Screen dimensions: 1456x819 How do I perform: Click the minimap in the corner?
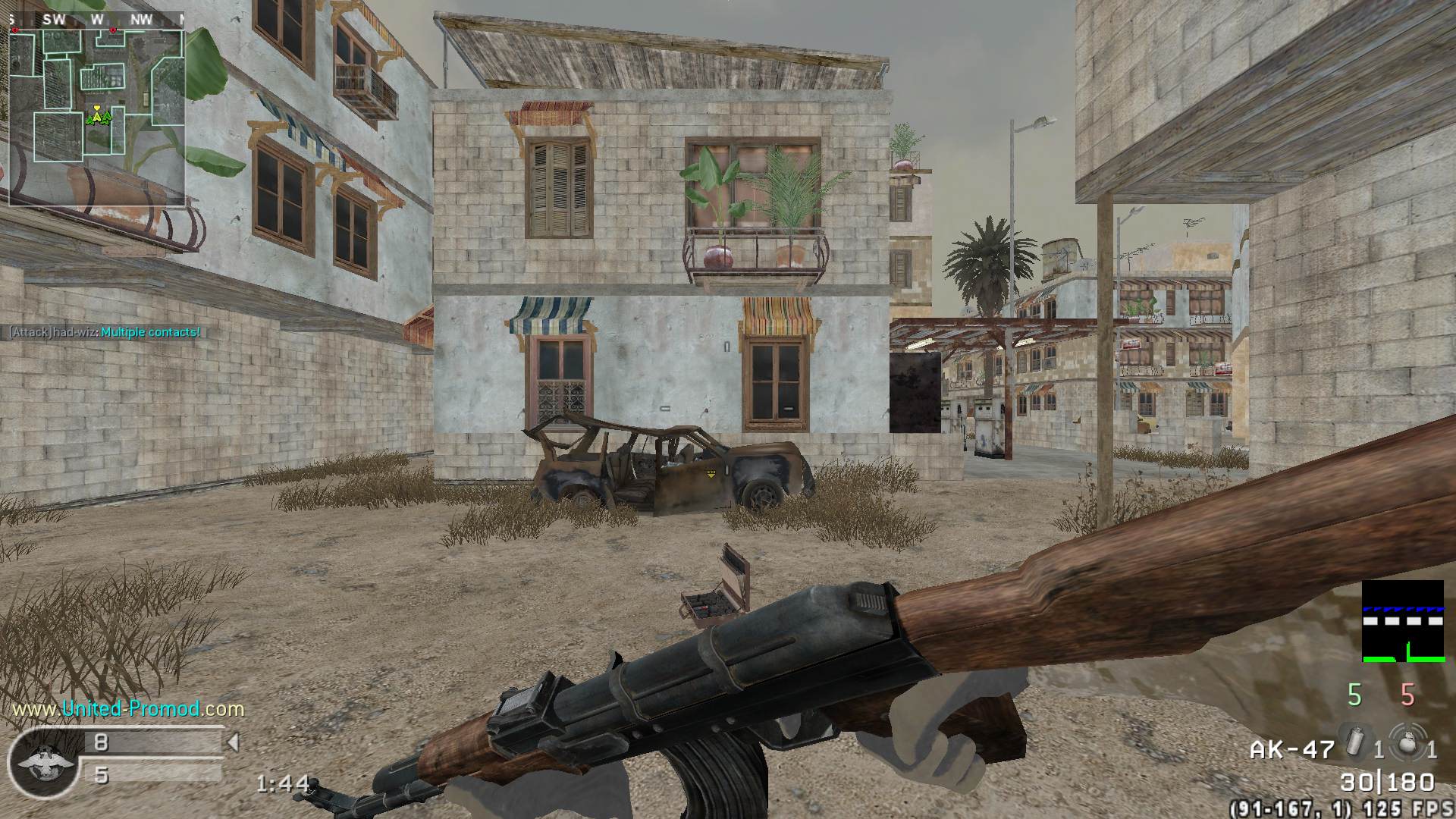pyautogui.click(x=96, y=115)
